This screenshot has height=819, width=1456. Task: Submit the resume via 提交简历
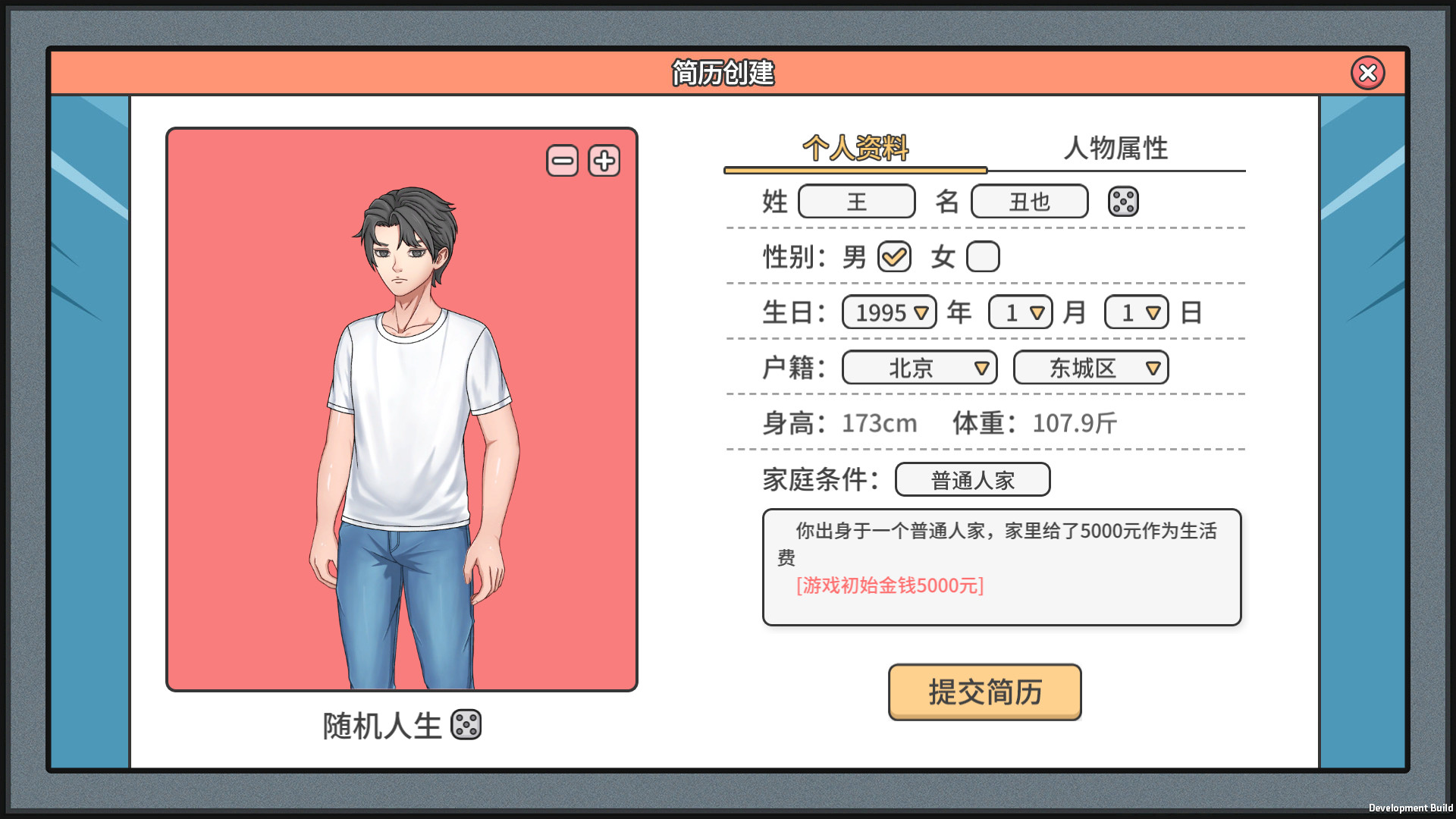pos(984,692)
